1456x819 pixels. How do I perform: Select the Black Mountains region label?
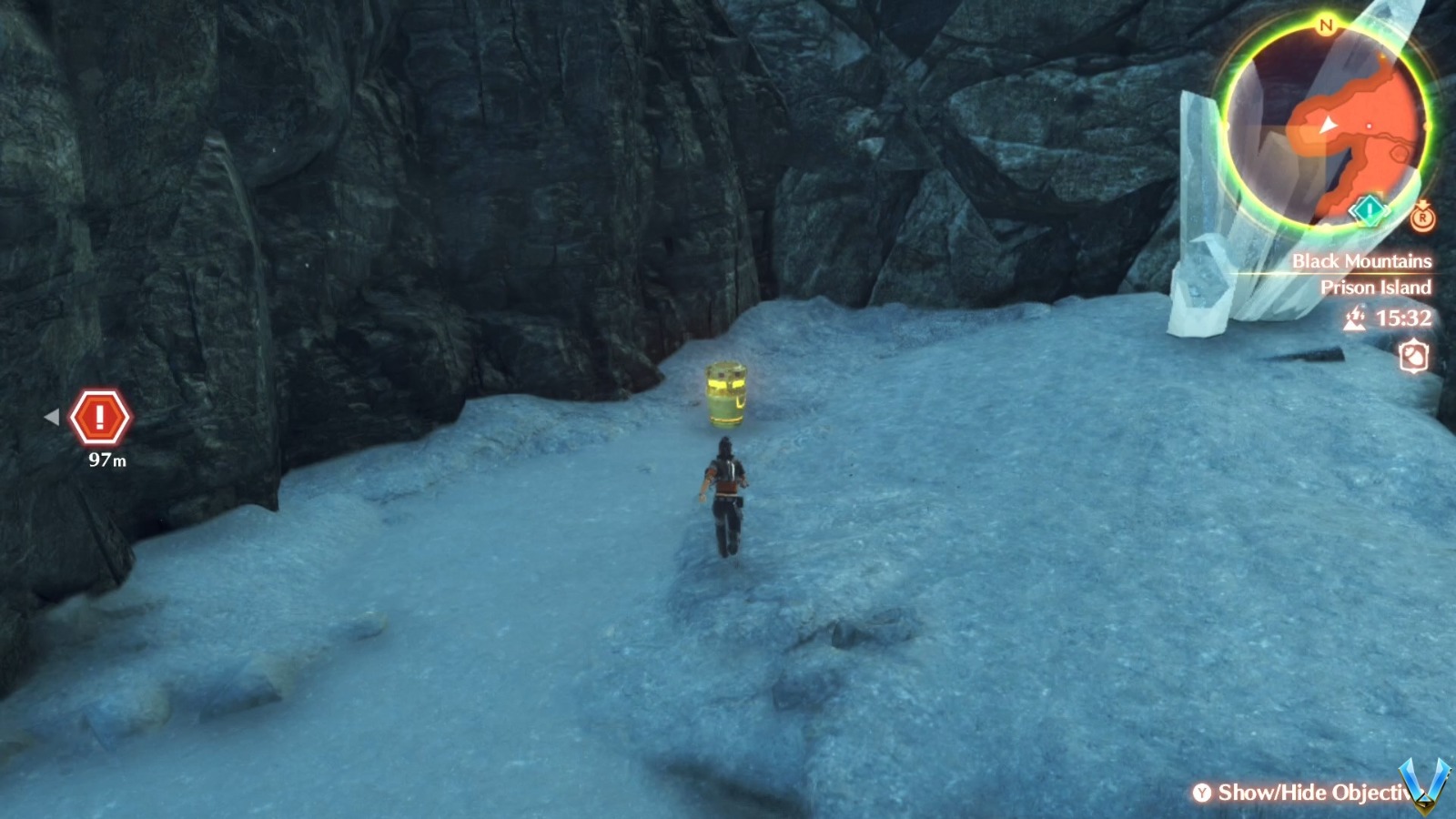1362,259
